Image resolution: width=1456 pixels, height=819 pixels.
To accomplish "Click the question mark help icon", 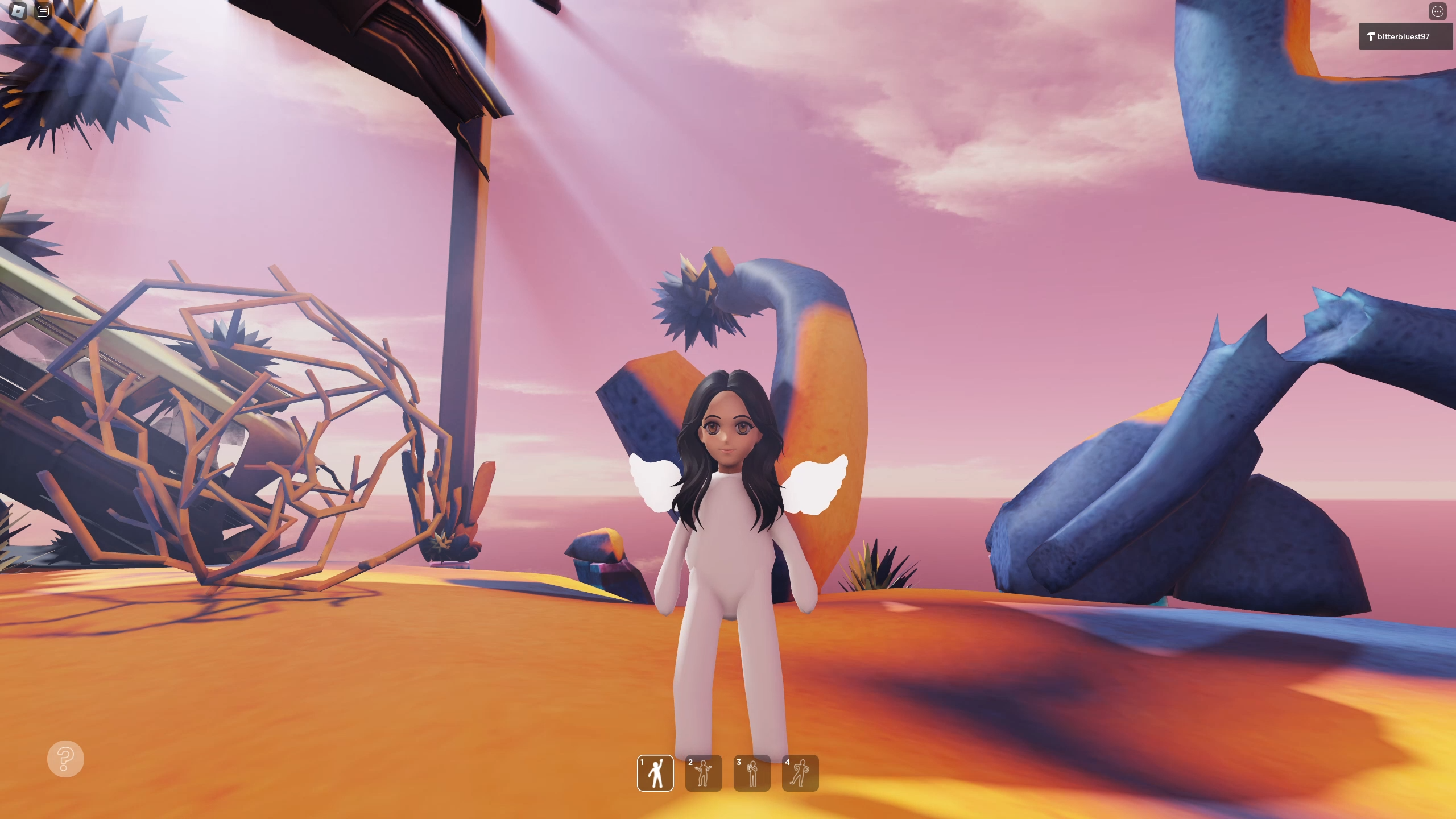I will point(65,759).
